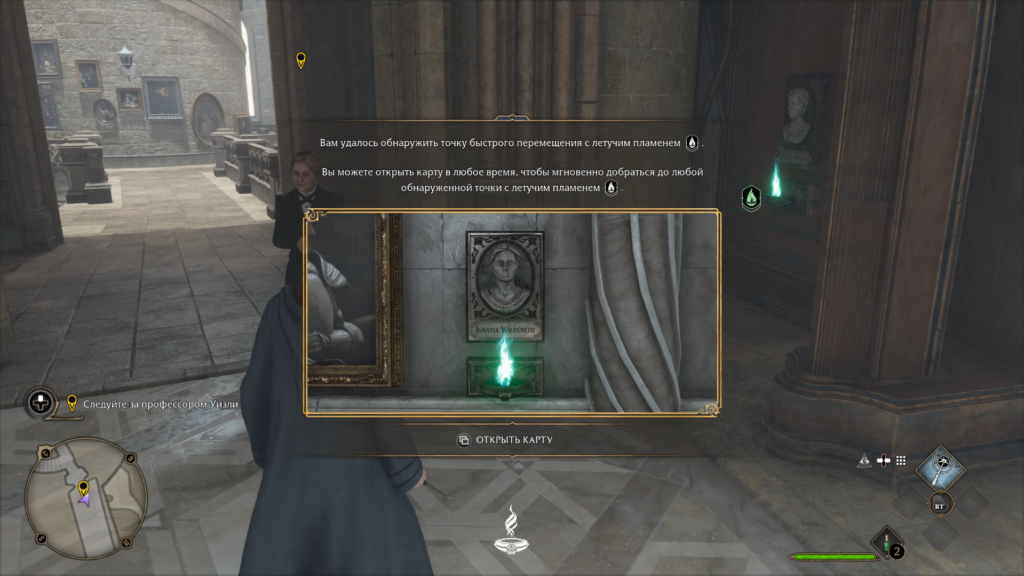Select the basic cast wand spell slot
The height and width of the screenshot is (576, 1024).
[940, 467]
